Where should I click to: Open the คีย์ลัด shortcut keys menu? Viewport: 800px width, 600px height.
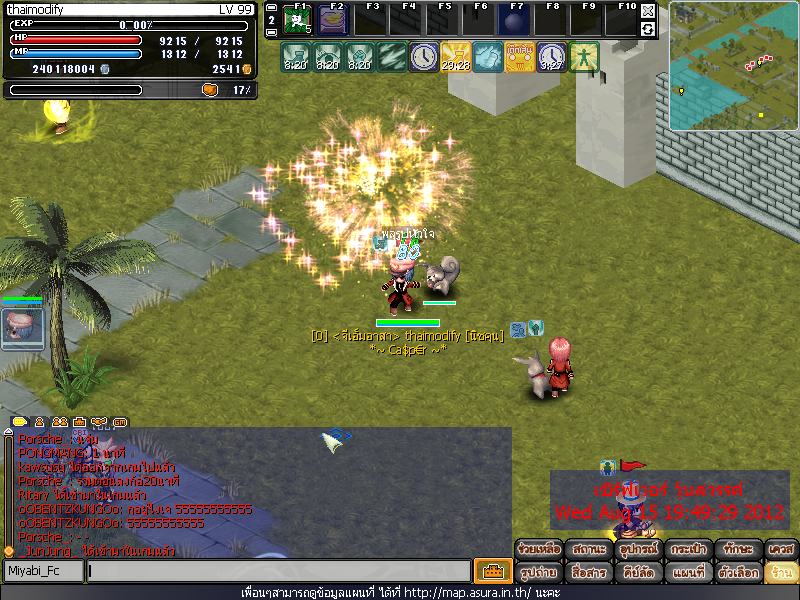pos(636,573)
